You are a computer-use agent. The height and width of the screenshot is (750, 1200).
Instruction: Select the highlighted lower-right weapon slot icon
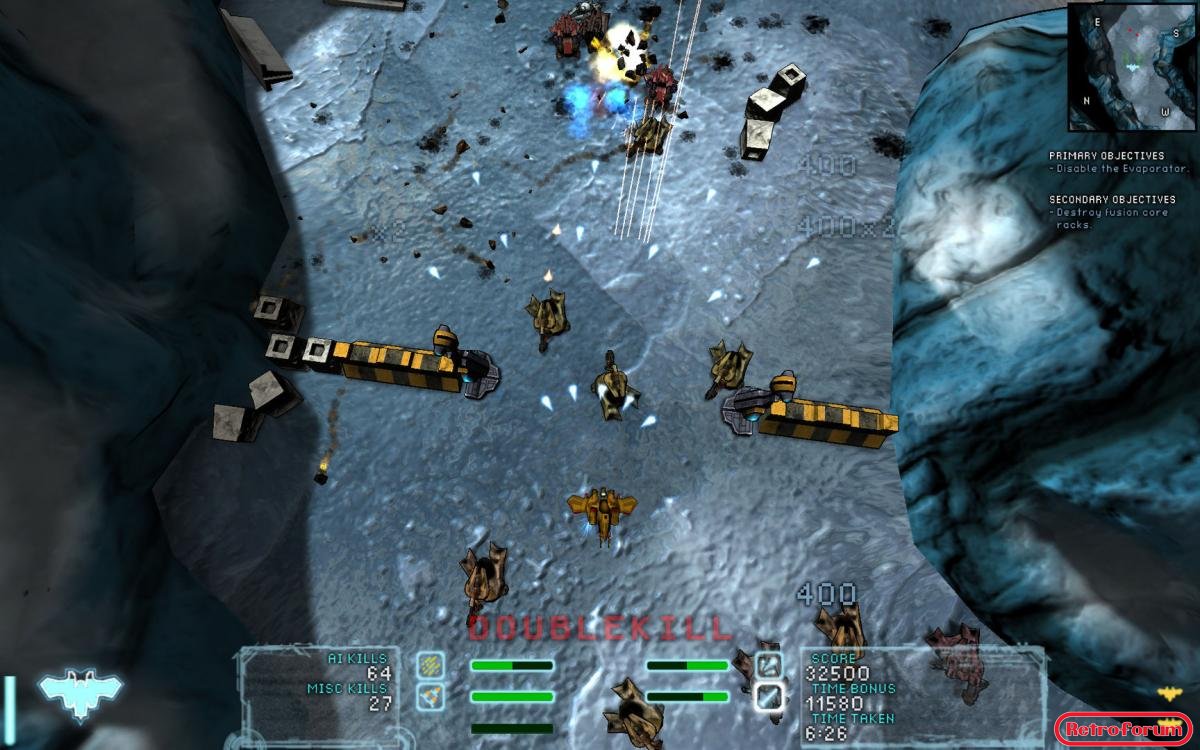point(769,696)
